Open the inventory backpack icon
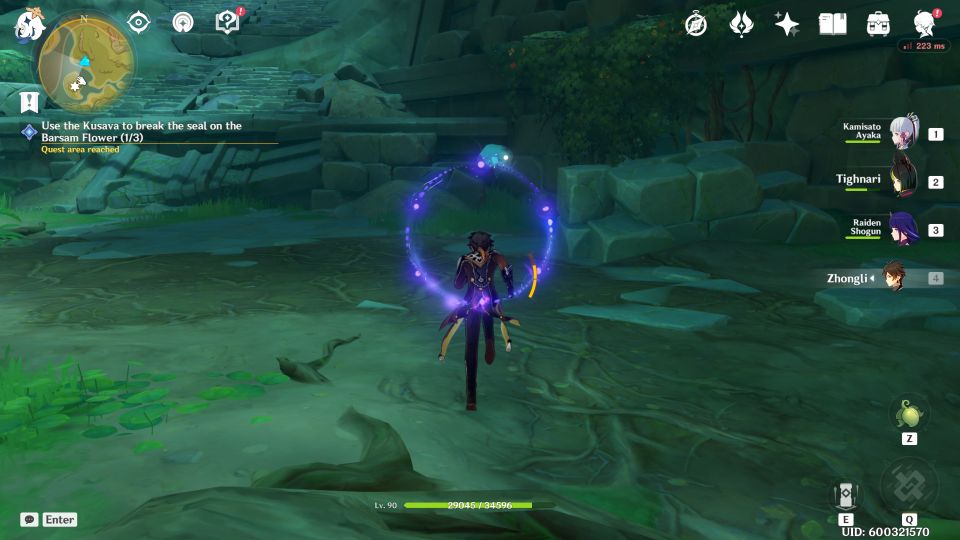This screenshot has height=540, width=960. (878, 24)
